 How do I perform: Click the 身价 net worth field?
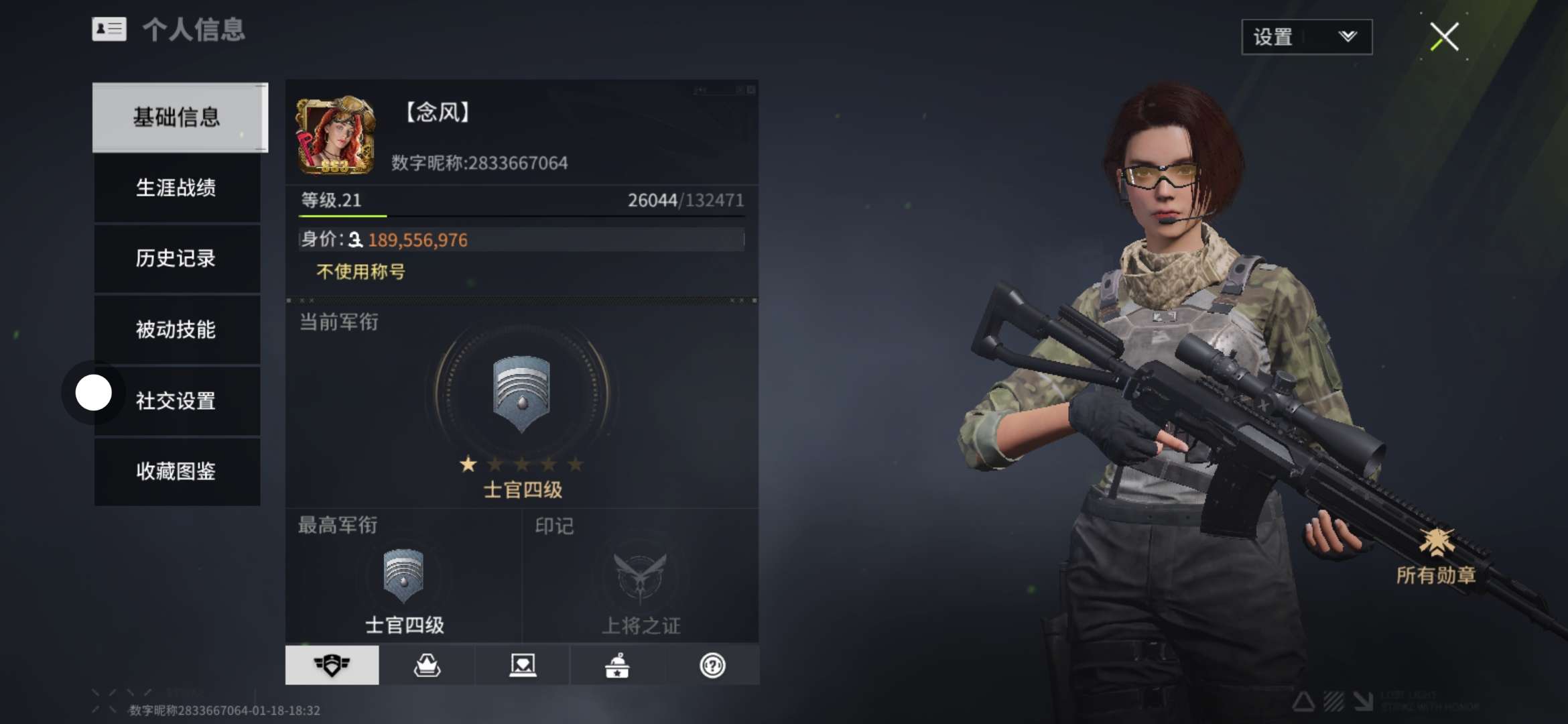tap(521, 239)
